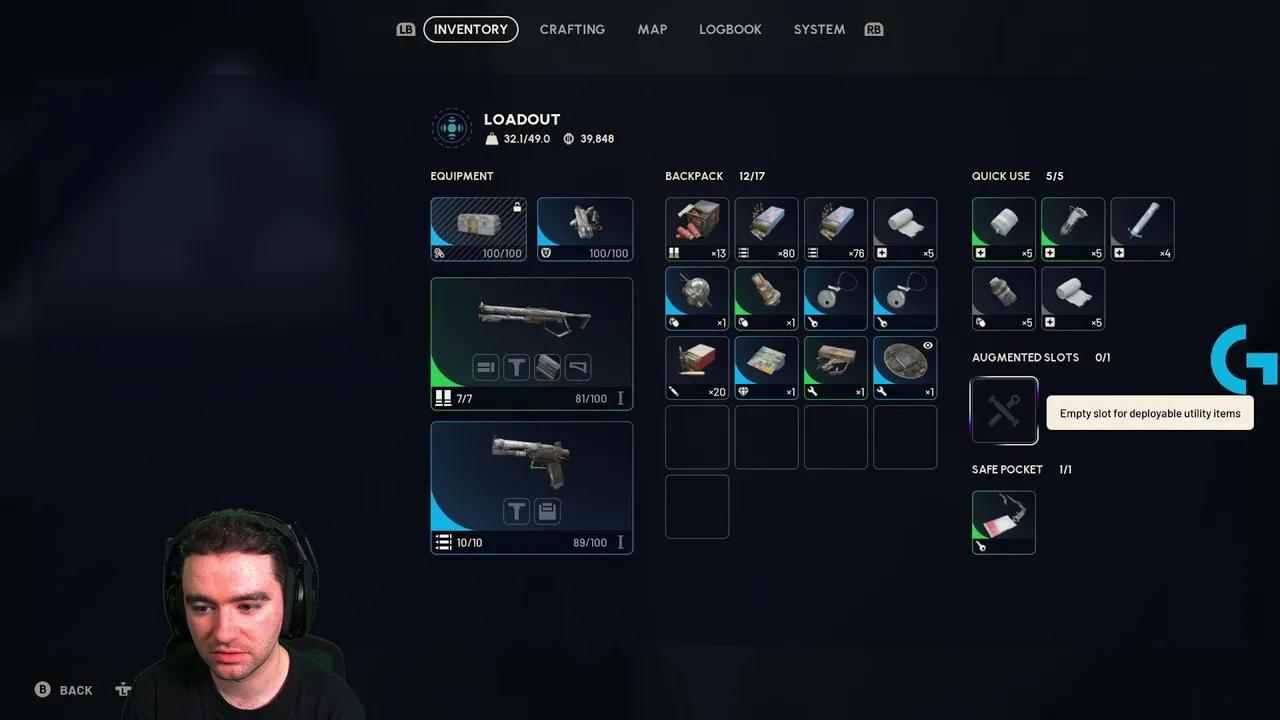Select the pistol's magazine attachment slot
This screenshot has height=720, width=1280.
[547, 512]
